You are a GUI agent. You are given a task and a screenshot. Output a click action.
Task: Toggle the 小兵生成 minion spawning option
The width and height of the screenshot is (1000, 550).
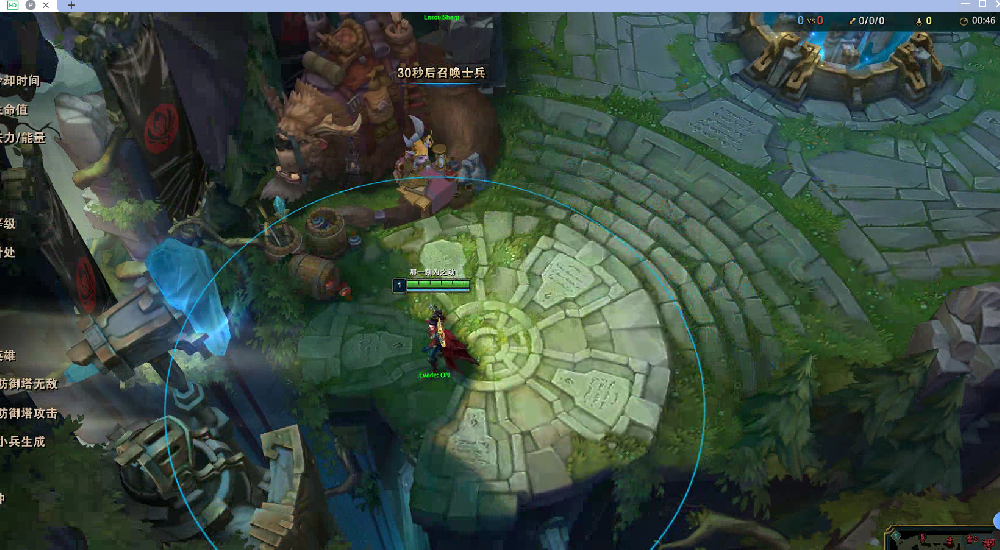click(x=22, y=441)
